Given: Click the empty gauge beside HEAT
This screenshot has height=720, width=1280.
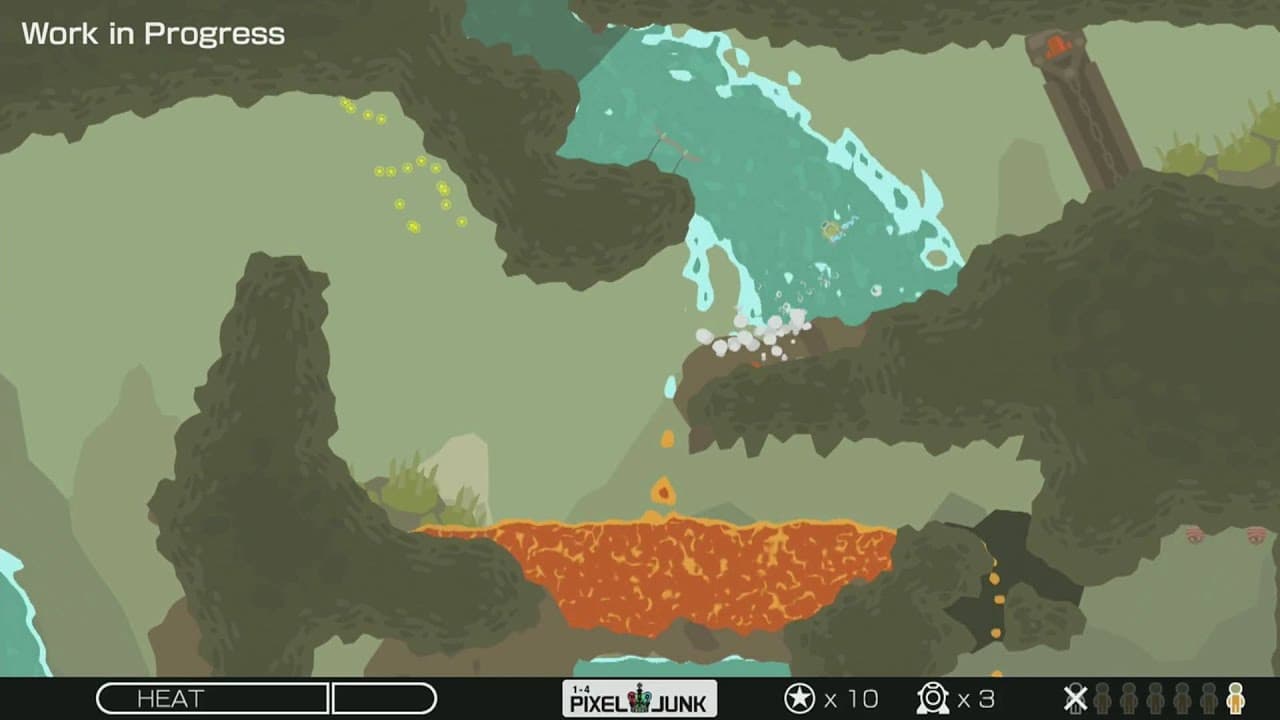Looking at the screenshot, I should (385, 699).
